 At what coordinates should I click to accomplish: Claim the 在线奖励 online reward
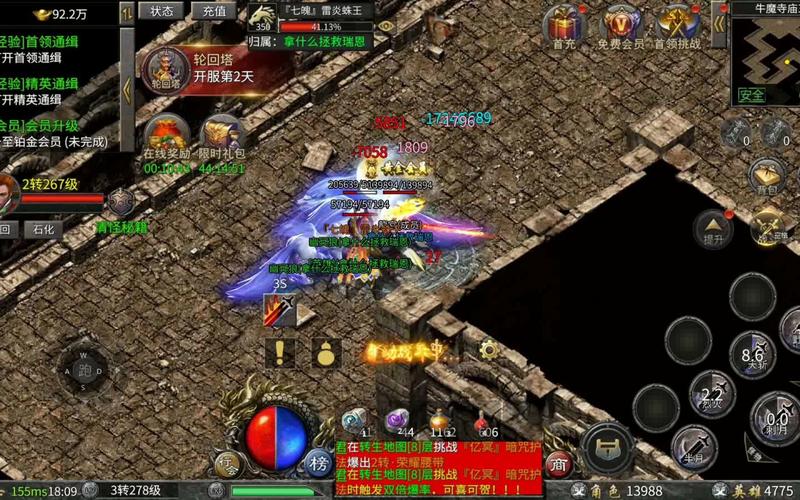(x=165, y=139)
